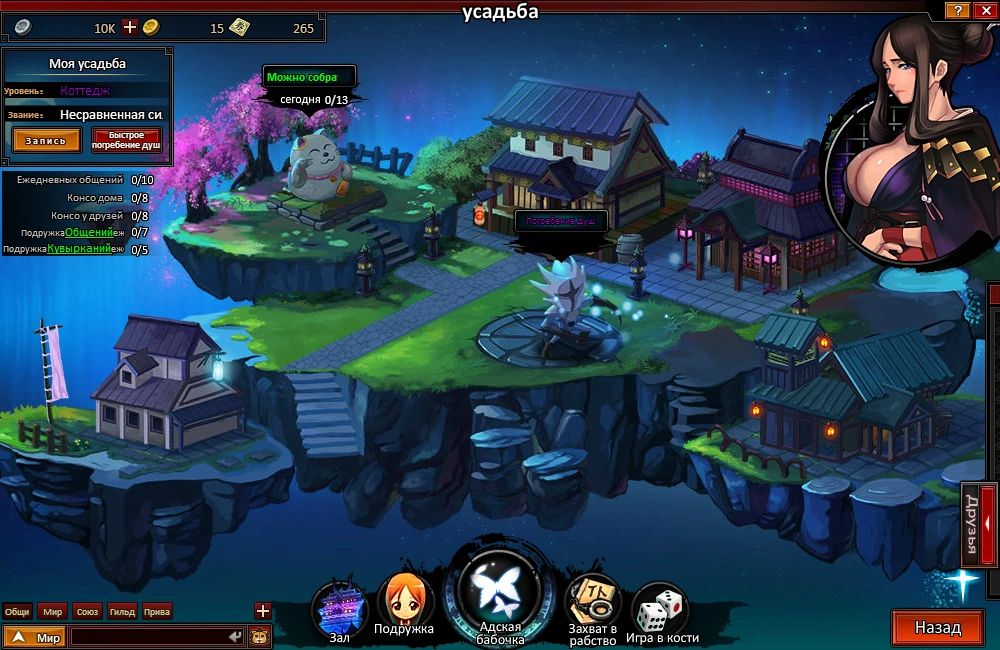The width and height of the screenshot is (1000, 650).
Task: Switch to the Прива chat tab
Action: (157, 611)
